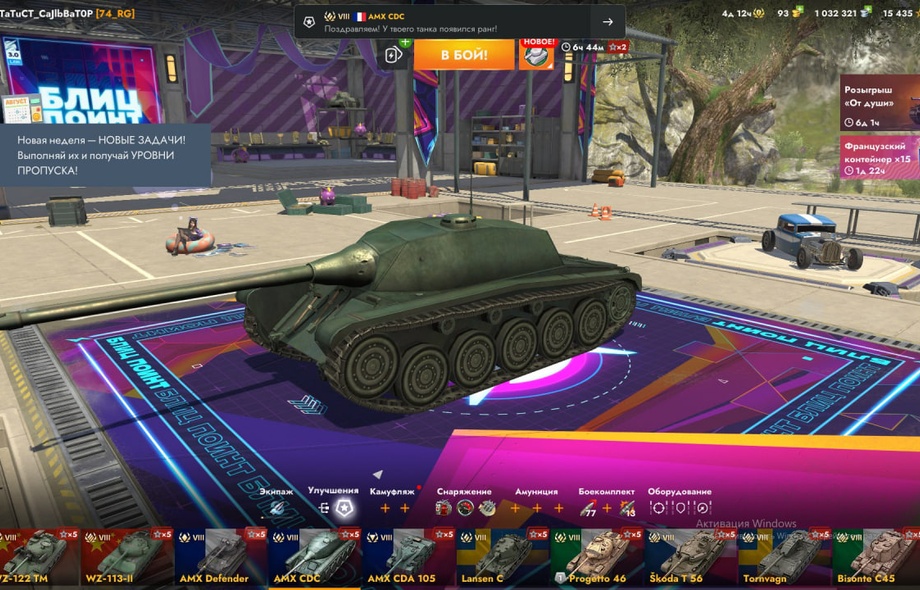Open the Амуниция provisions slots
The width and height of the screenshot is (920, 590).
(536, 507)
